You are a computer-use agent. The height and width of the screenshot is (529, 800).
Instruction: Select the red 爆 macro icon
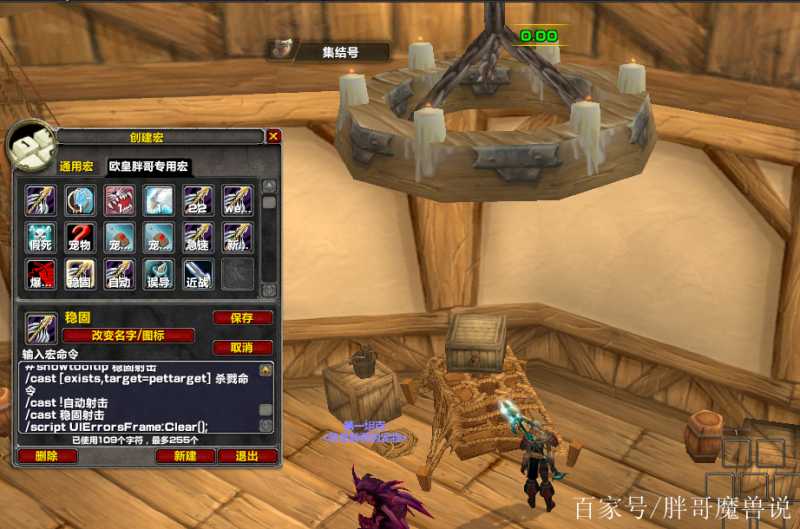click(41, 274)
